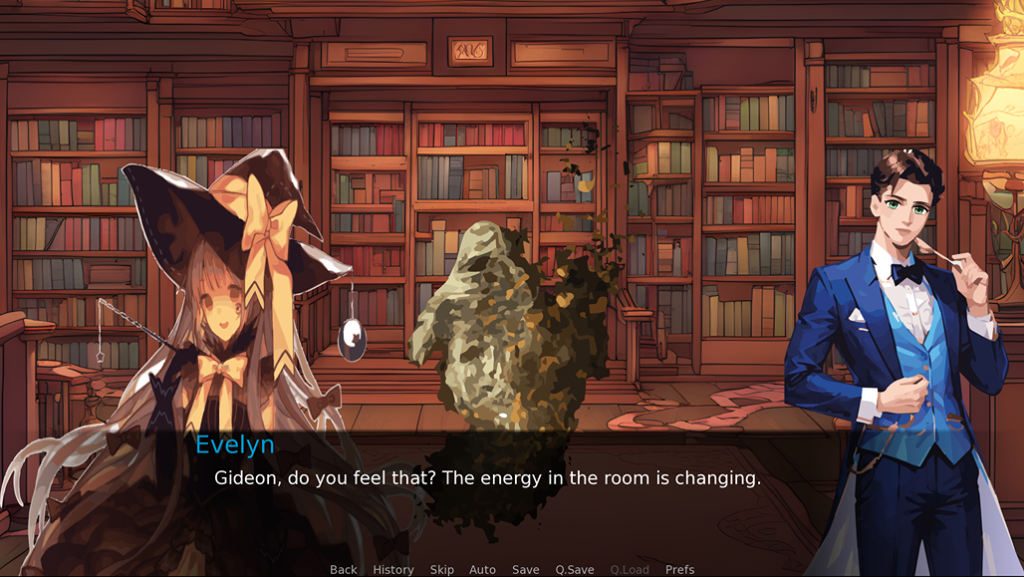This screenshot has height=577, width=1024.
Task: Open the Prefs menu
Action: tap(680, 569)
